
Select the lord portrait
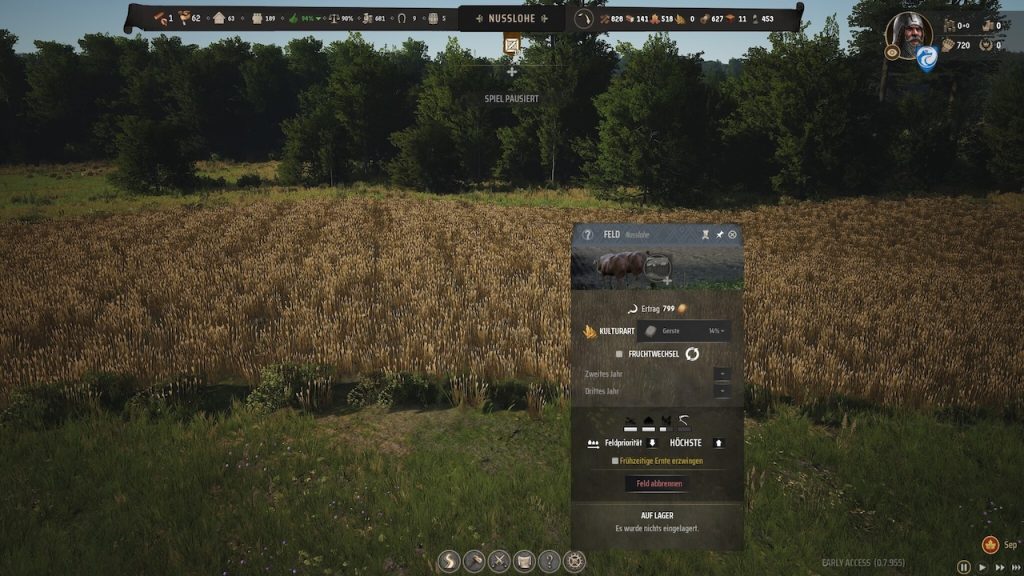coord(908,33)
